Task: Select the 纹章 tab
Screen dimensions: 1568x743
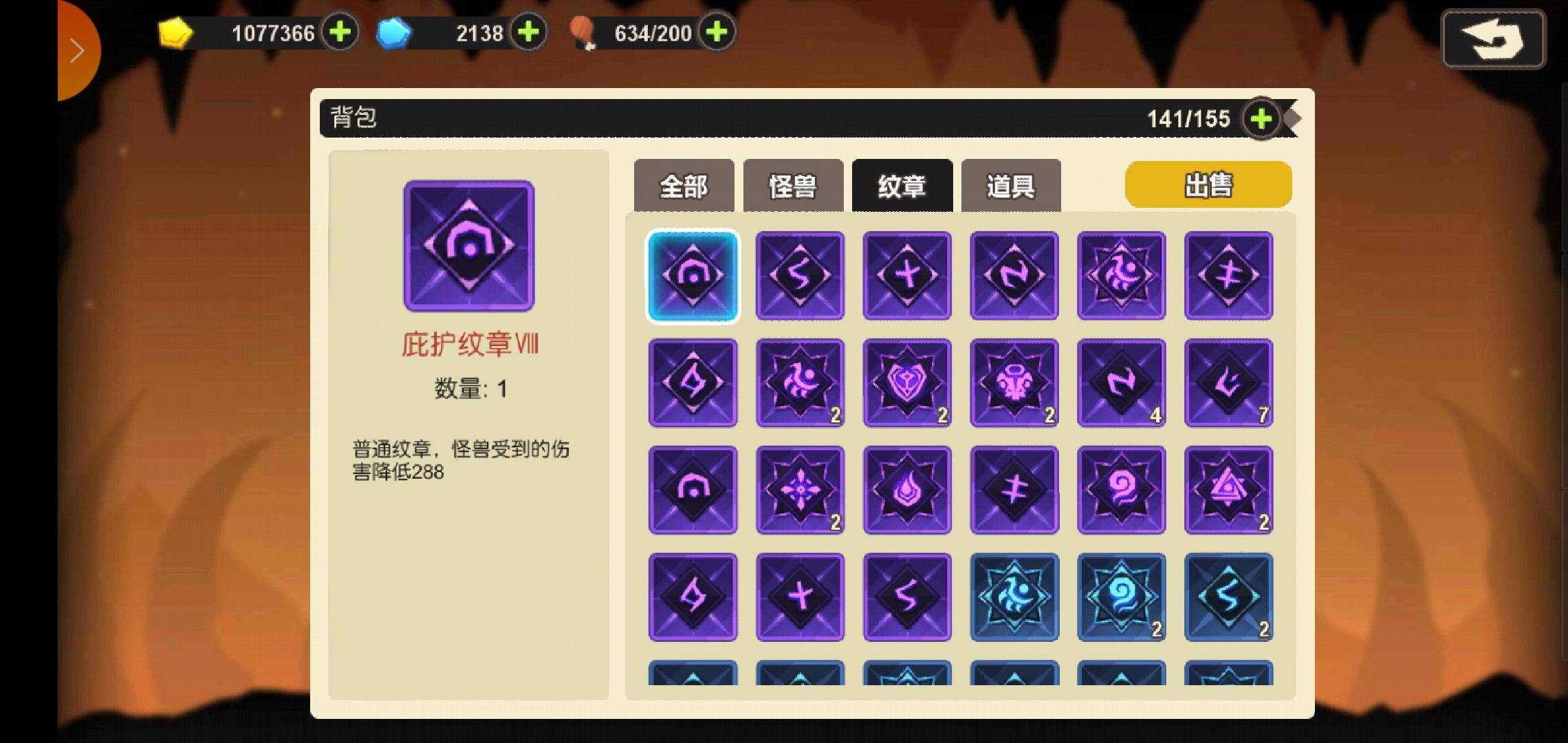Action: pyautogui.click(x=902, y=184)
